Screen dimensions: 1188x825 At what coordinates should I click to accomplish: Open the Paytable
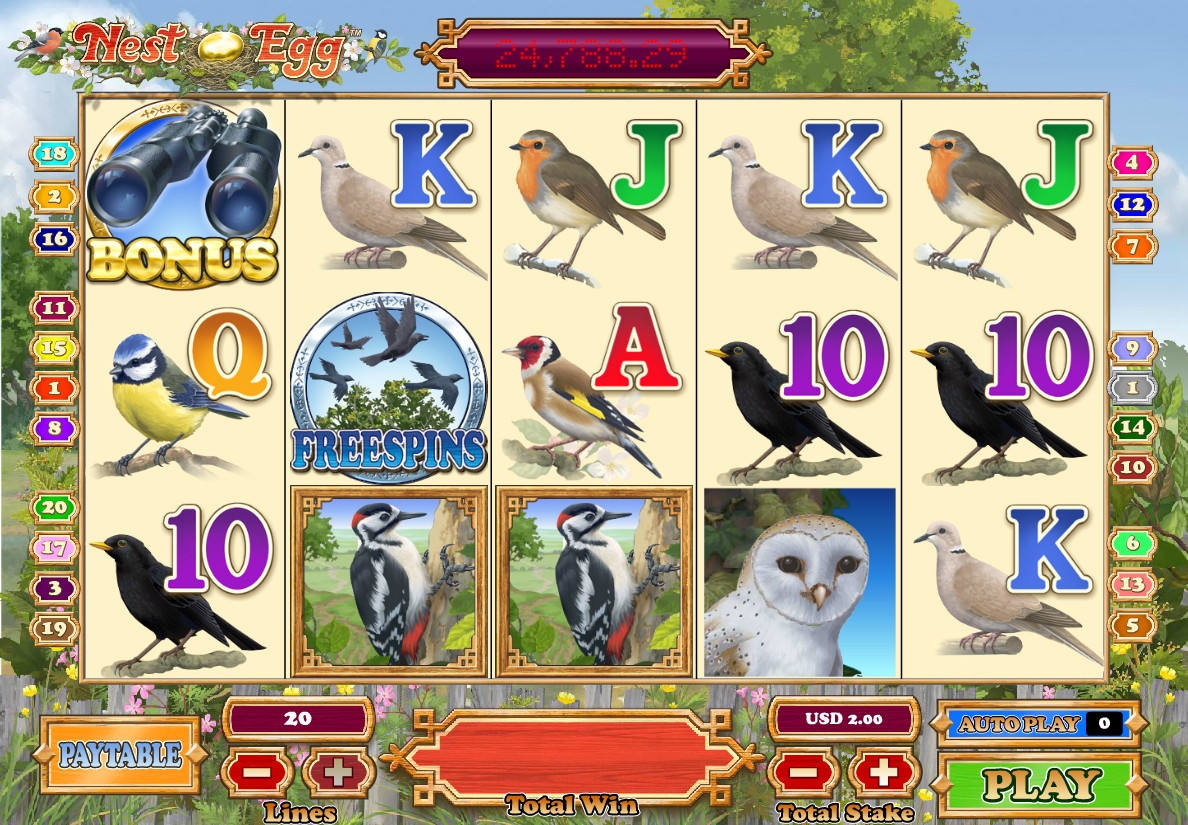120,754
